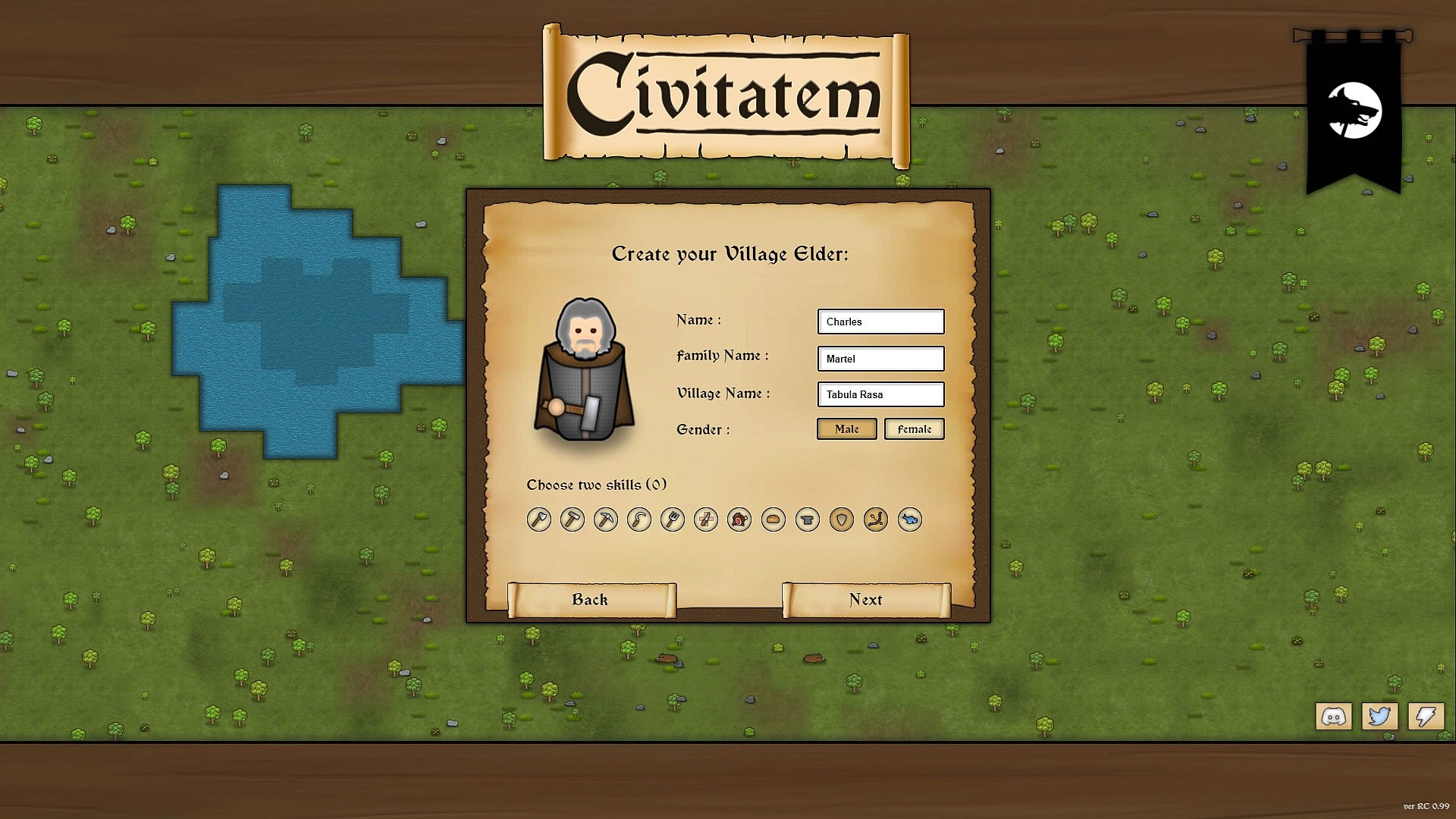Select the axe woodcutting skill
Screen dimensions: 1456x819
pos(538,519)
